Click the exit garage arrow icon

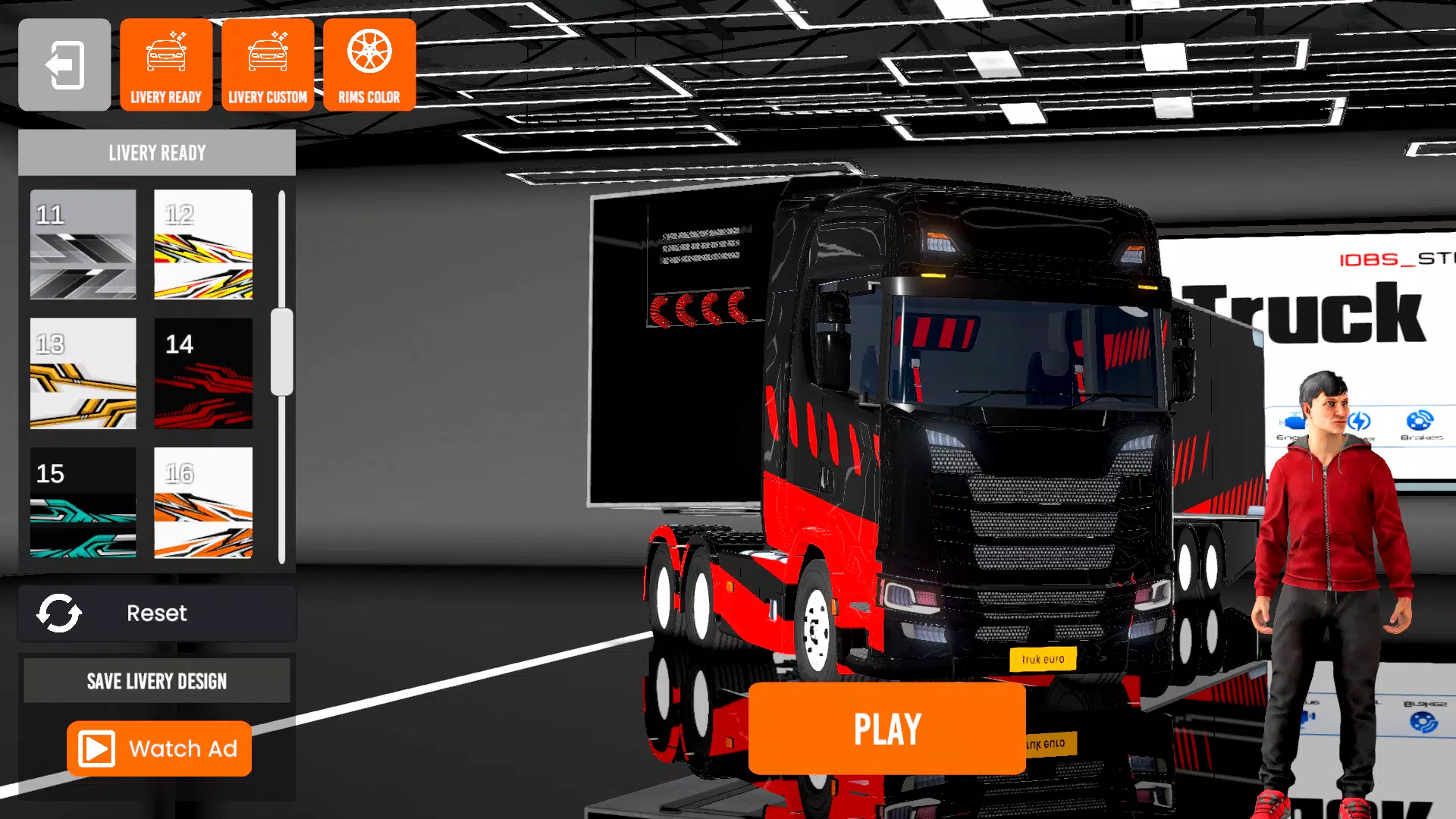click(x=64, y=64)
